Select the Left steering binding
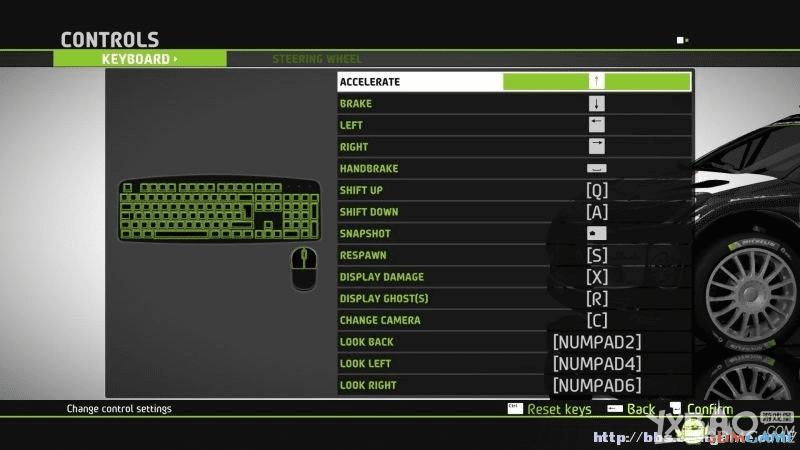The image size is (800, 450). pos(514,125)
